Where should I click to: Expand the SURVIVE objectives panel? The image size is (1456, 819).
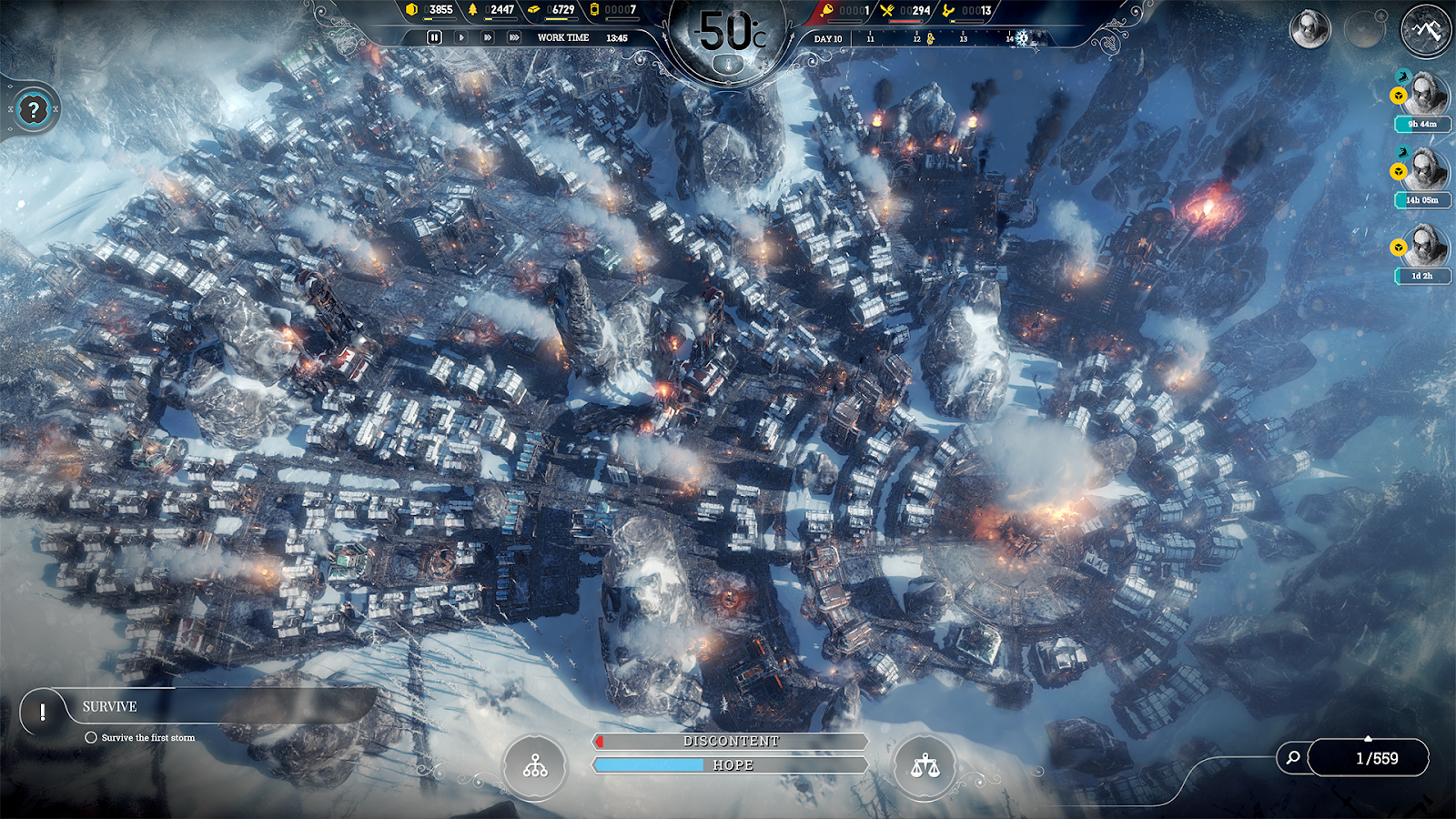point(109,706)
